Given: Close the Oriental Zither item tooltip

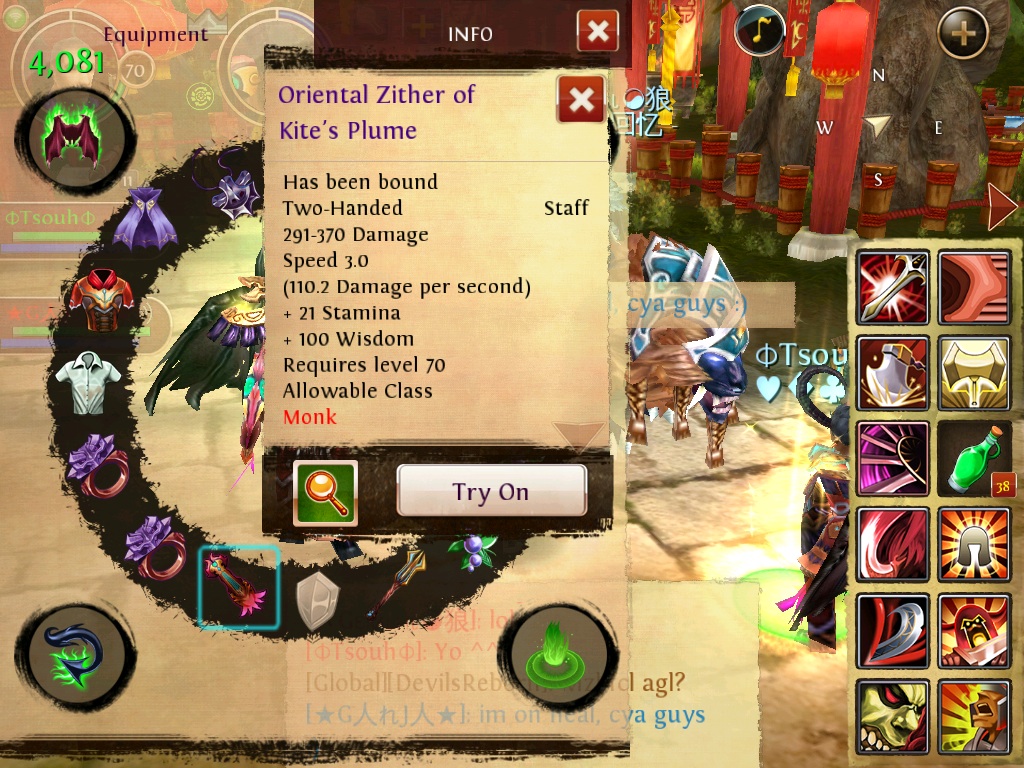Looking at the screenshot, I should (580, 100).
